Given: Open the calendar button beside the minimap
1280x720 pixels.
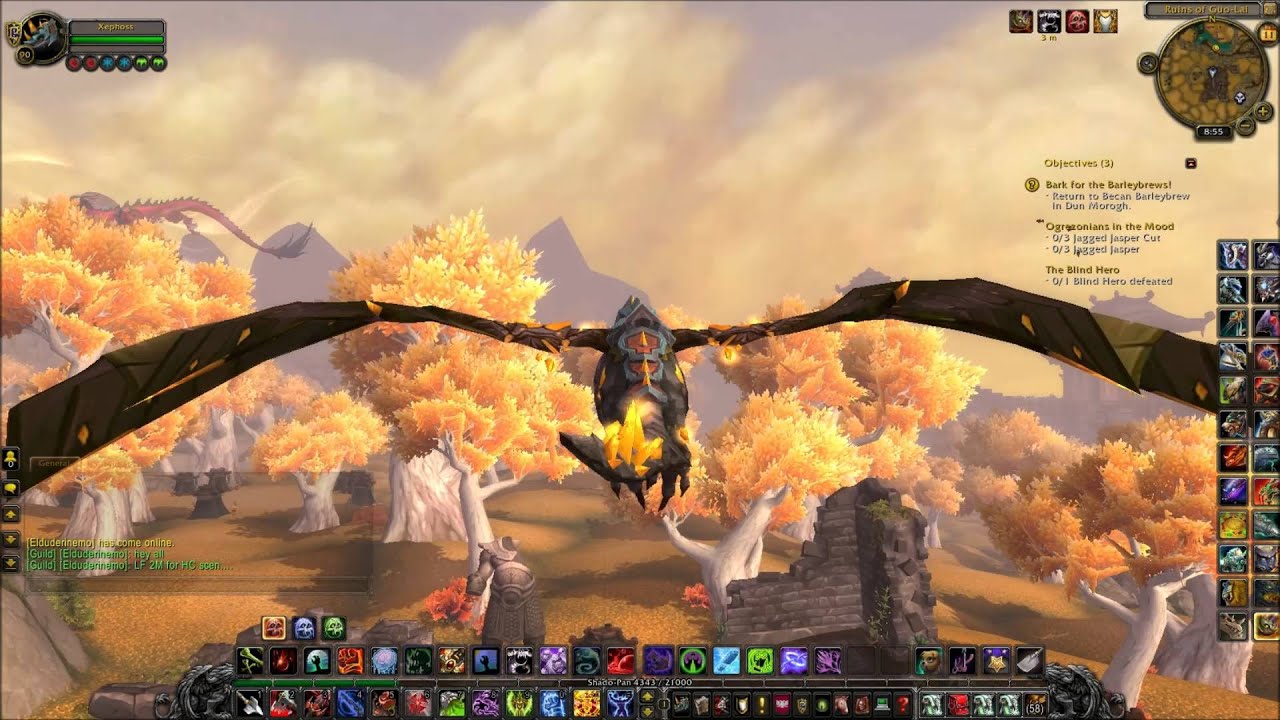Looking at the screenshot, I should pos(1269,34).
